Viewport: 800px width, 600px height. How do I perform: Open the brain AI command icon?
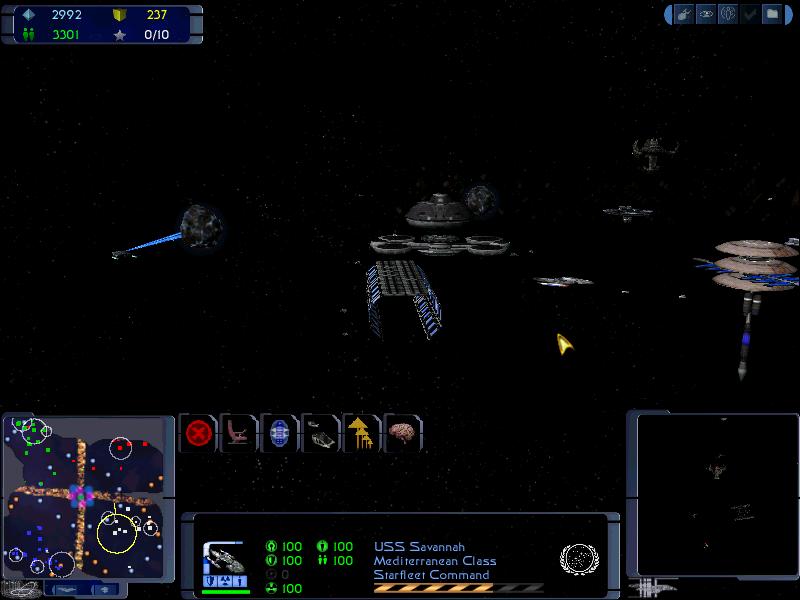pos(402,434)
